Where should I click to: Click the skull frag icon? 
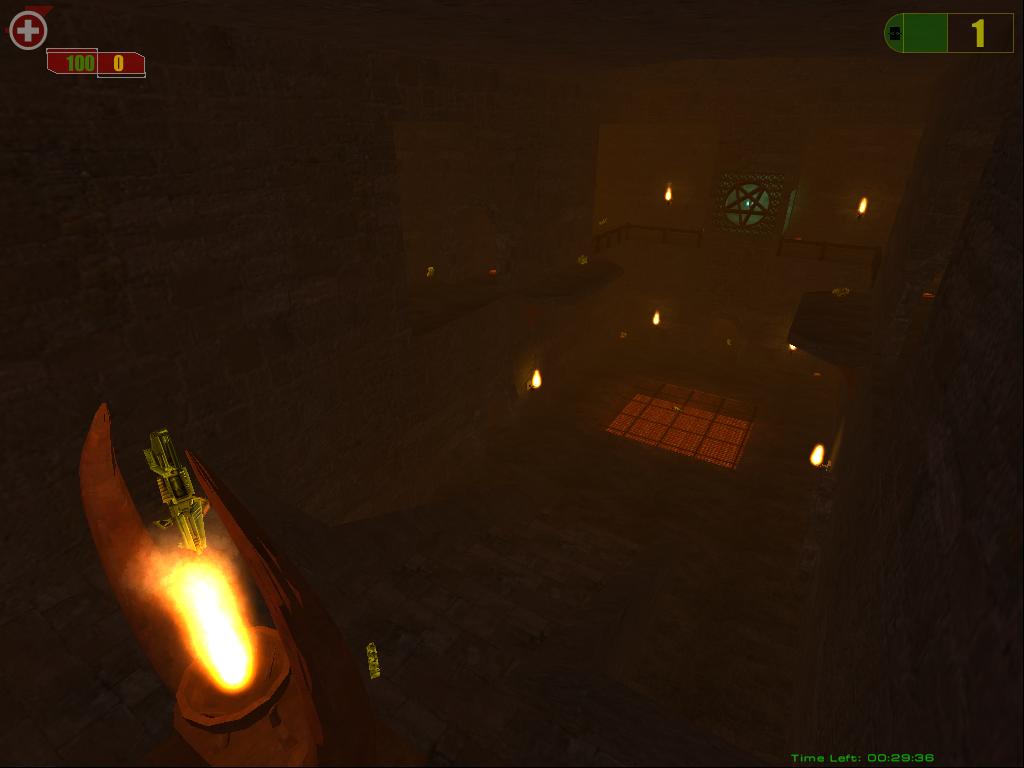point(894,33)
